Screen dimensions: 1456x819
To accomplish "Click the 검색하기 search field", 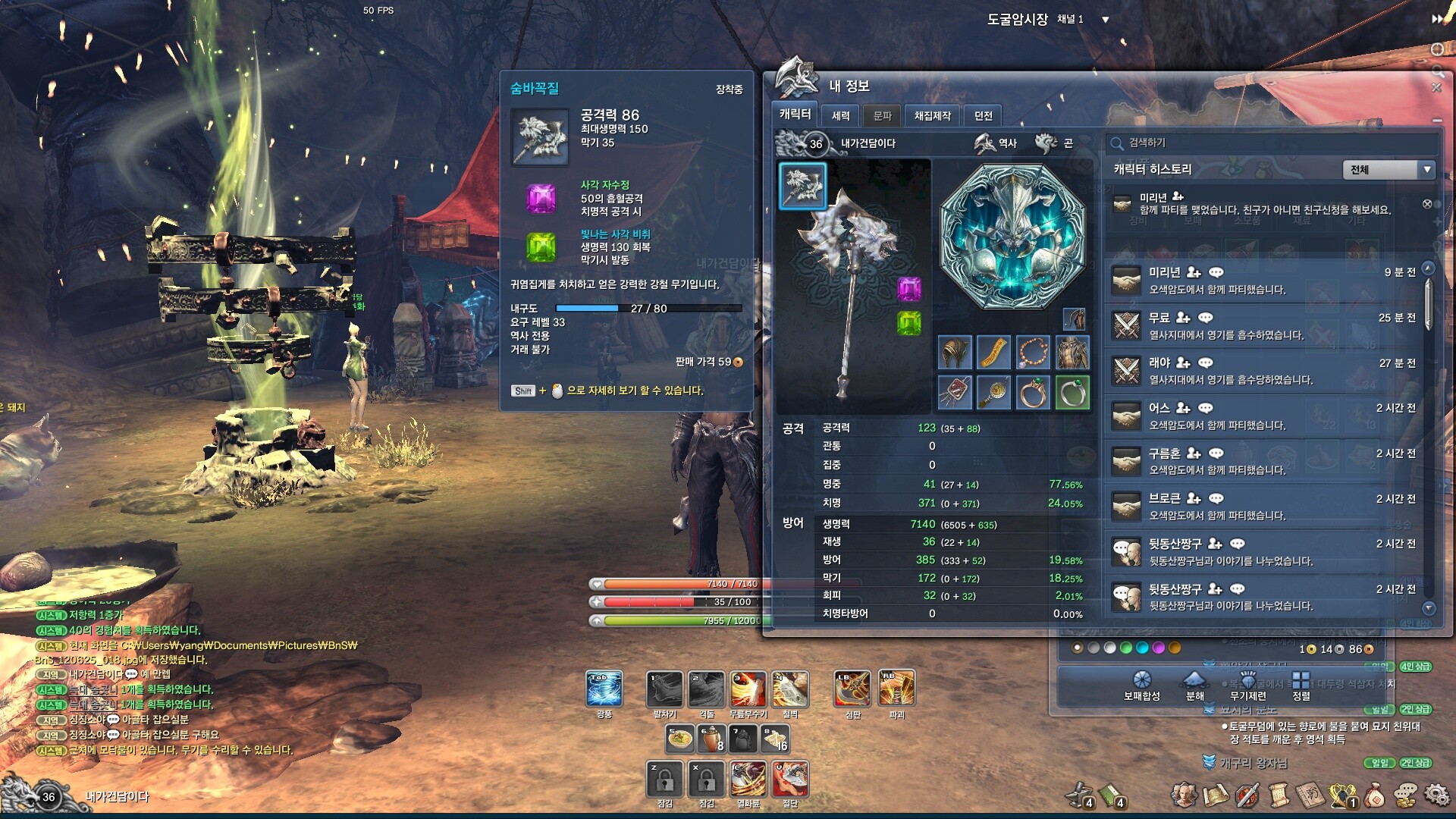I will pyautogui.click(x=1274, y=143).
